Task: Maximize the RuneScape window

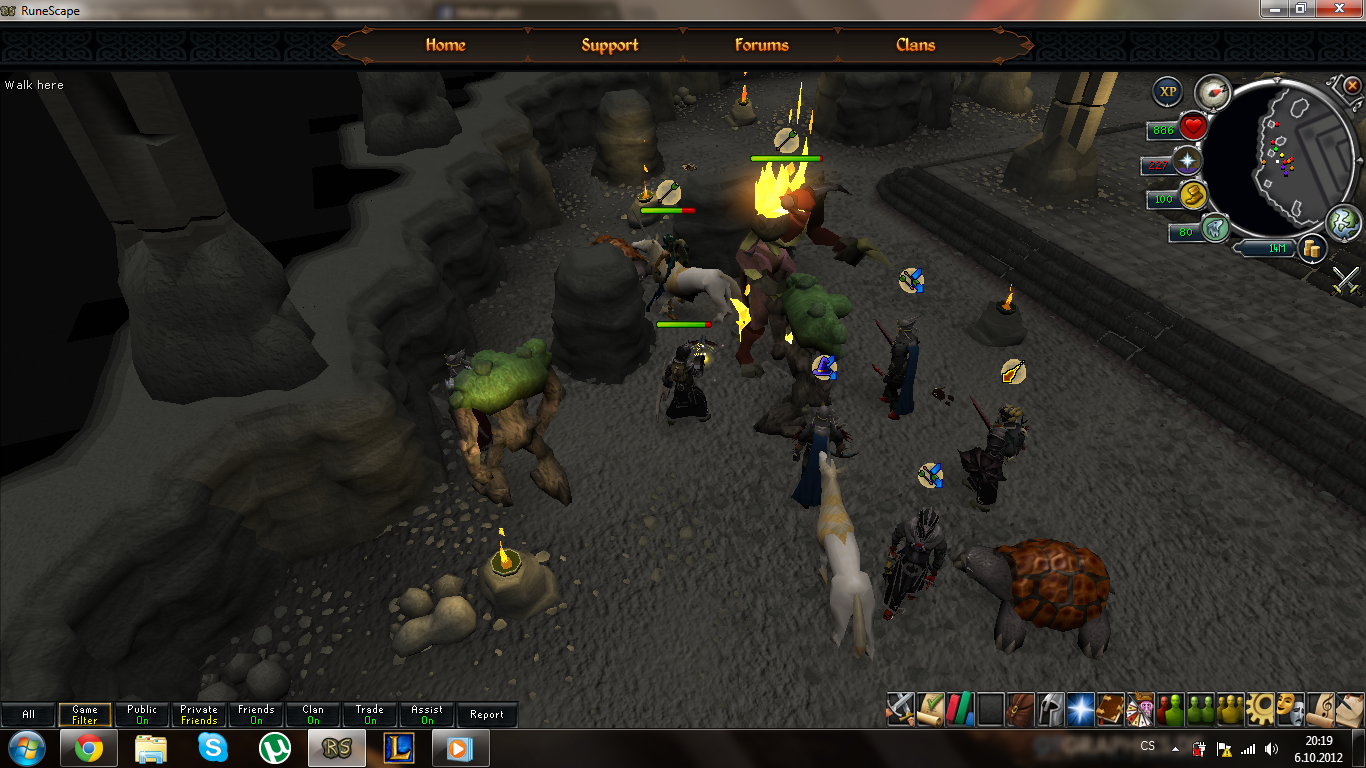Action: coord(1301,9)
